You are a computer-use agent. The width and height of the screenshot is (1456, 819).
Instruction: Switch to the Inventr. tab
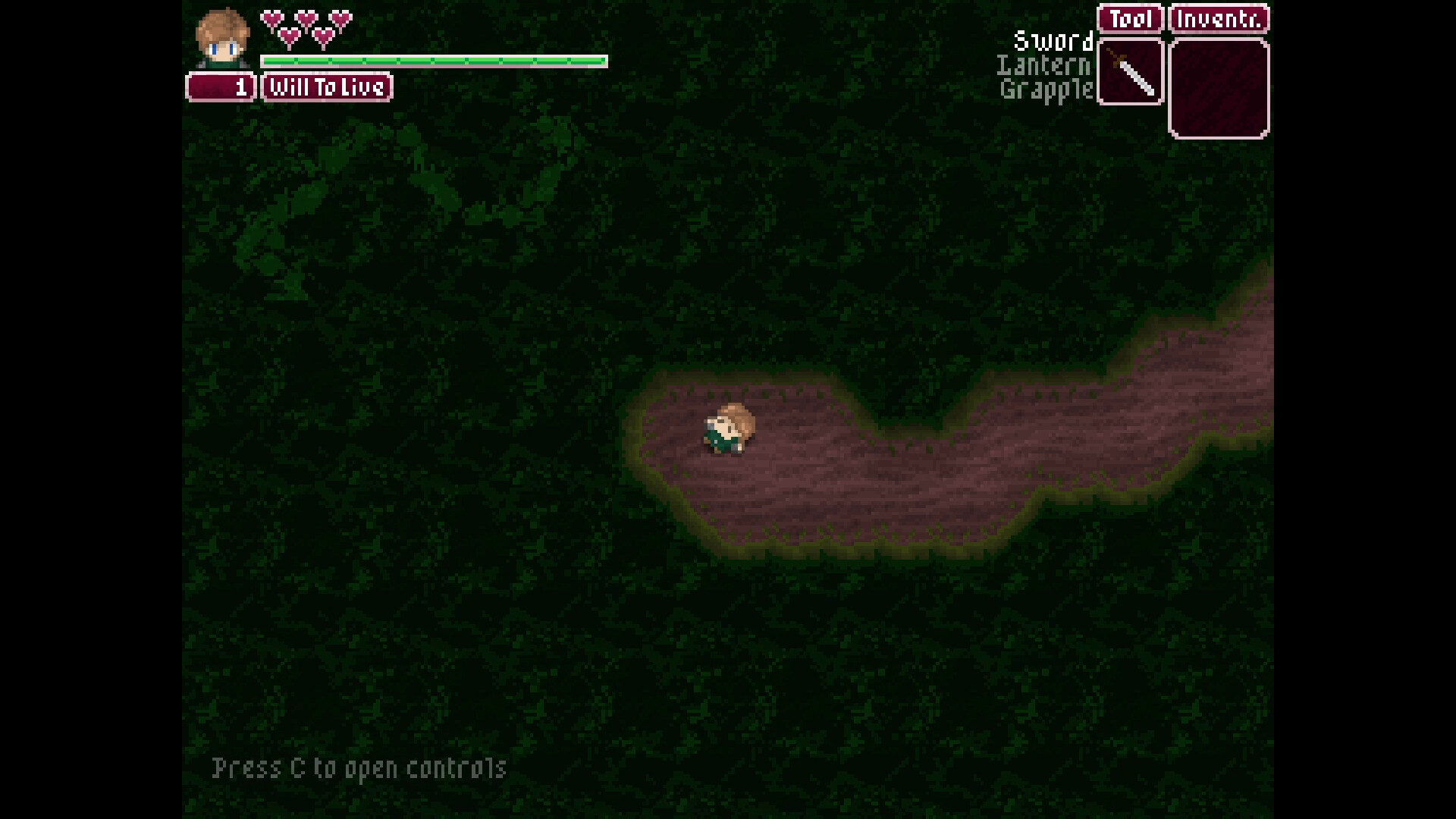pos(1218,18)
